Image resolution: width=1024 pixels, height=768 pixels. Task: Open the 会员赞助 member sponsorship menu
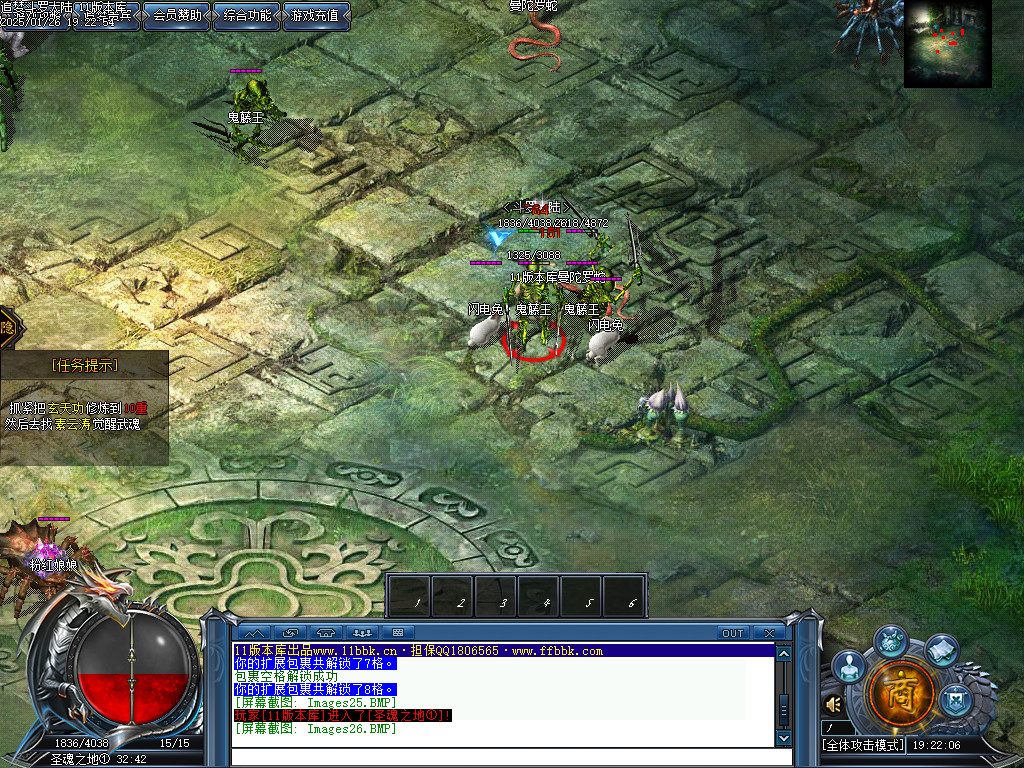177,15
